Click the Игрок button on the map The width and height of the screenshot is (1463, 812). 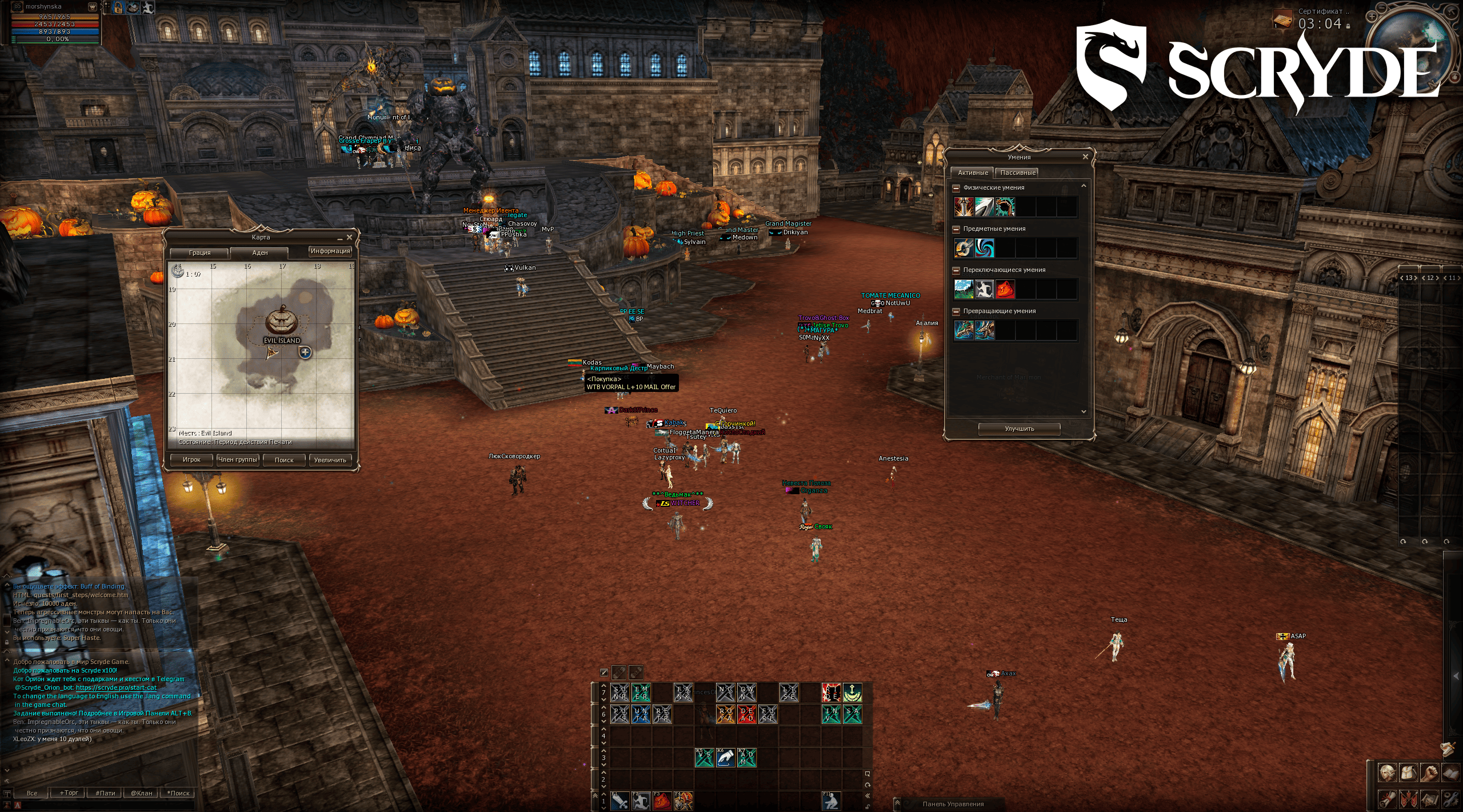[x=191, y=459]
